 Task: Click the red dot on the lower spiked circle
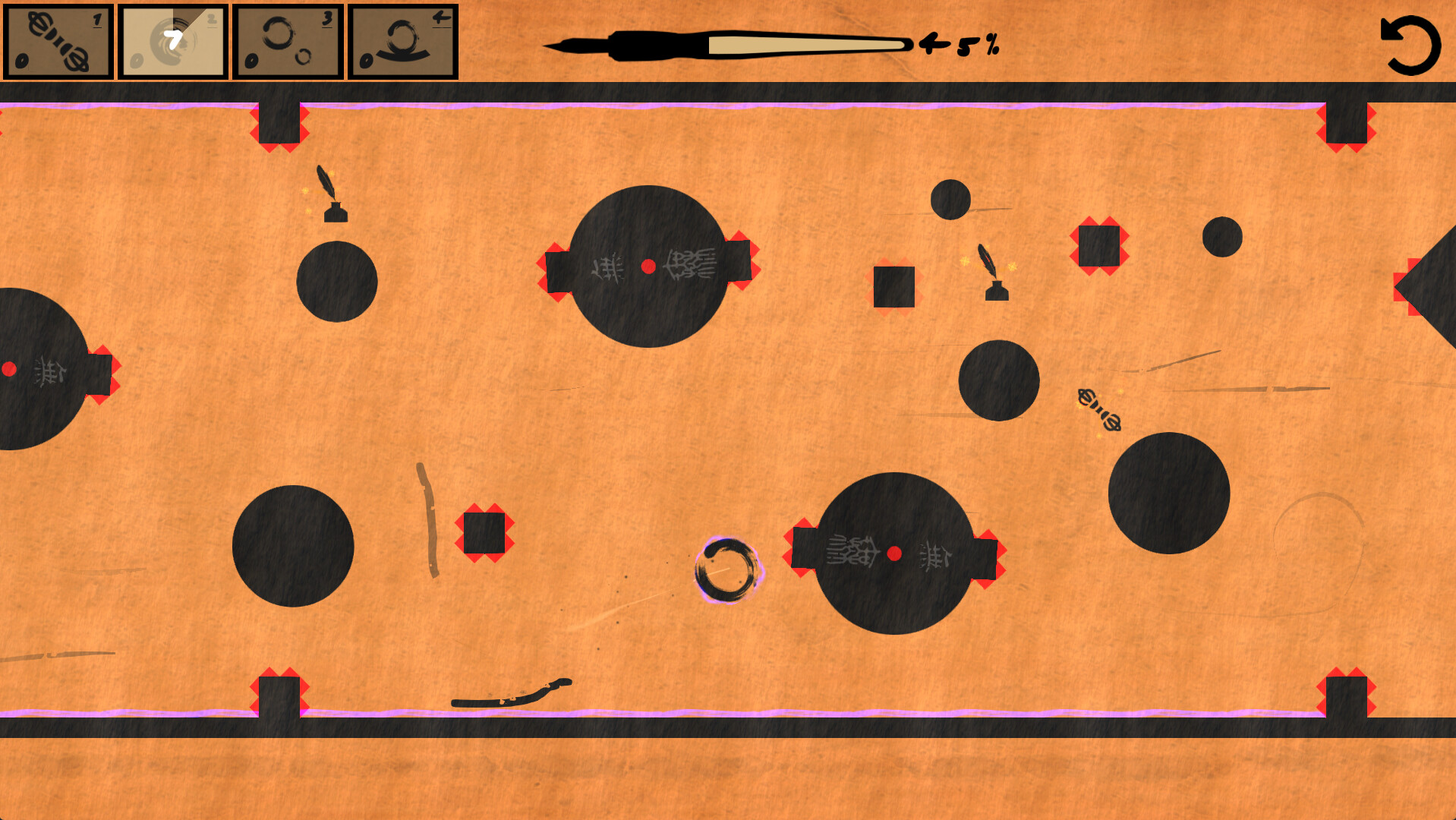(894, 553)
